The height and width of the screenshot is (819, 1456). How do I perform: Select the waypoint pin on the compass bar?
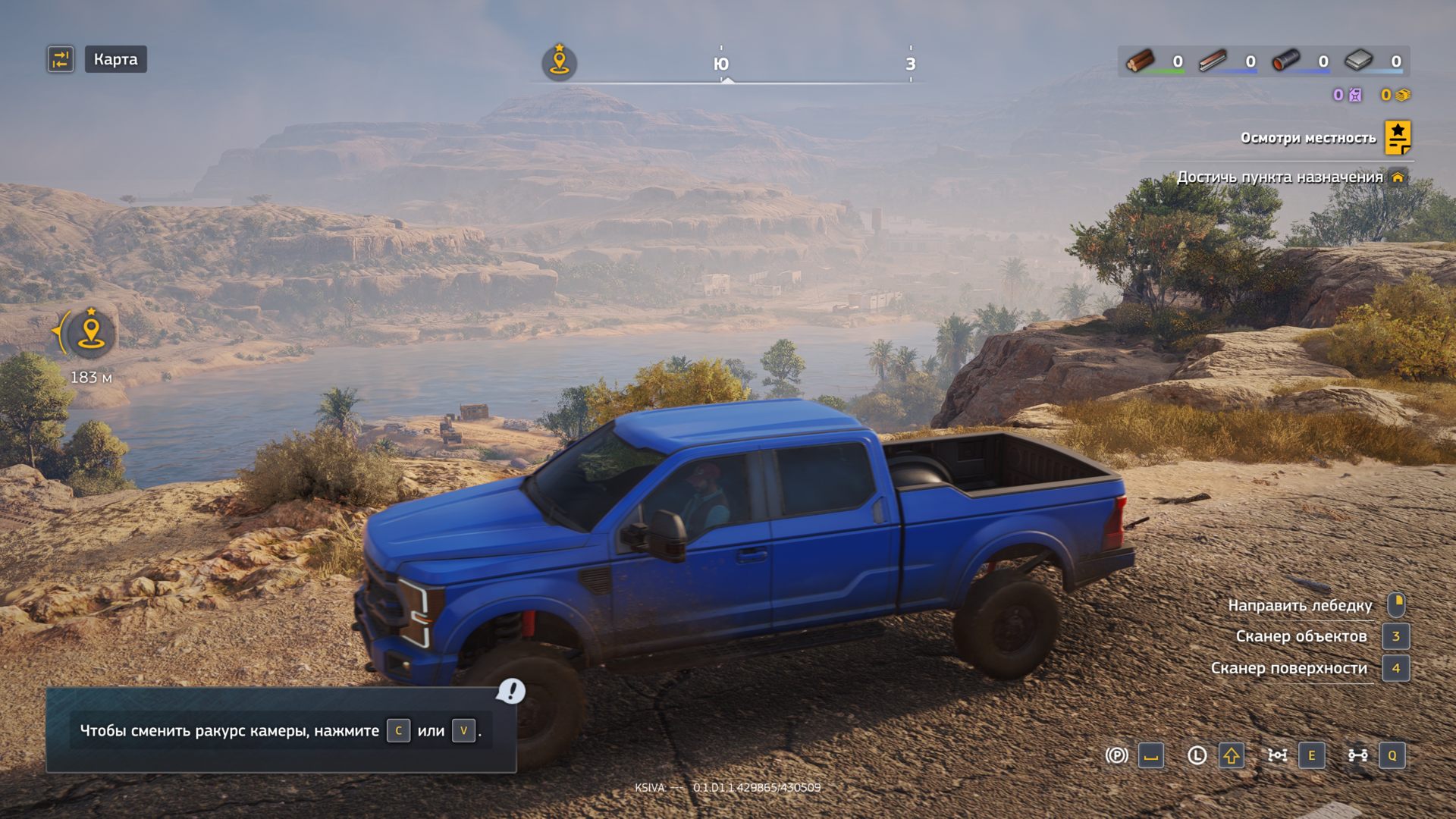coord(559,61)
